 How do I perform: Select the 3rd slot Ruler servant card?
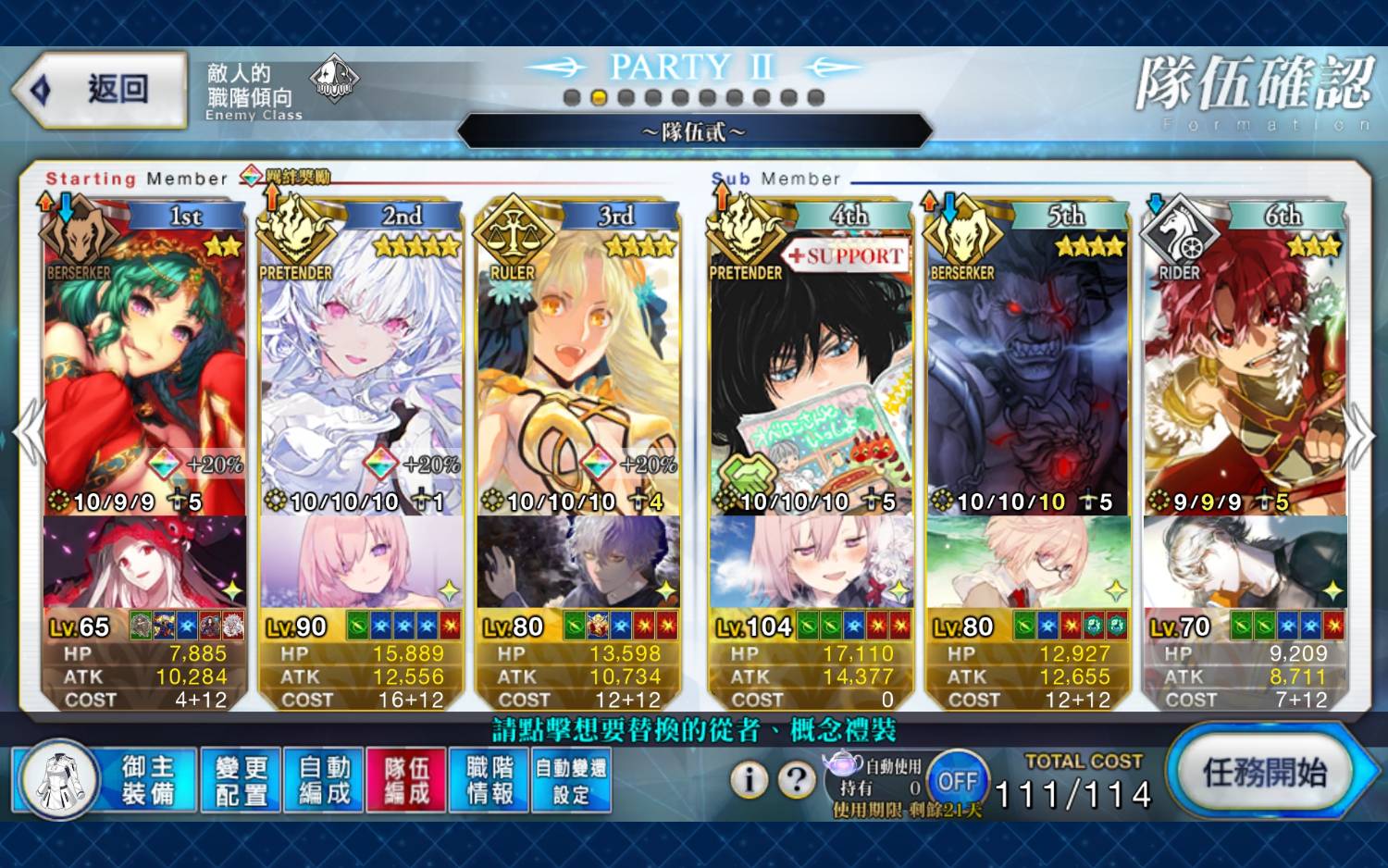coord(578,370)
